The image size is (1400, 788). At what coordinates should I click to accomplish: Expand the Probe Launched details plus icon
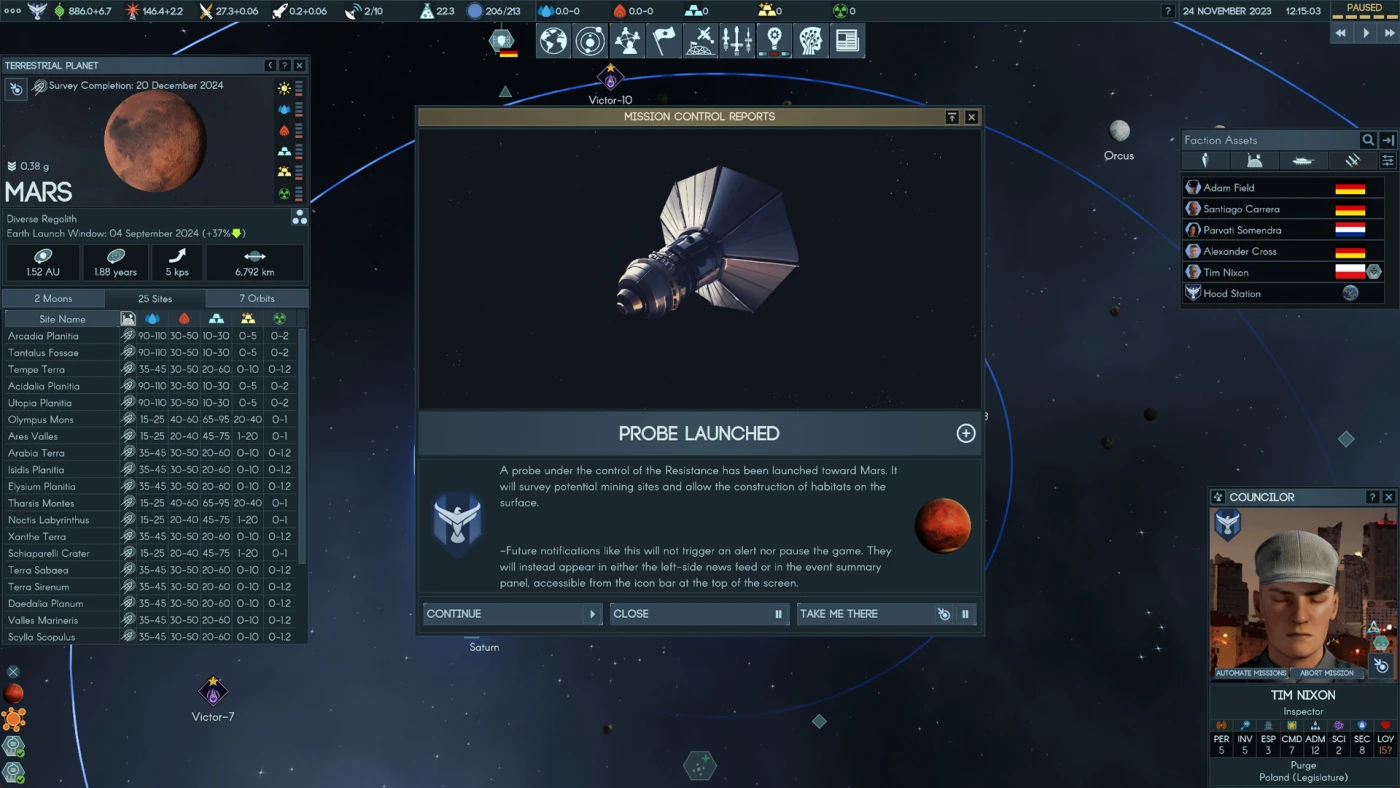tap(966, 433)
